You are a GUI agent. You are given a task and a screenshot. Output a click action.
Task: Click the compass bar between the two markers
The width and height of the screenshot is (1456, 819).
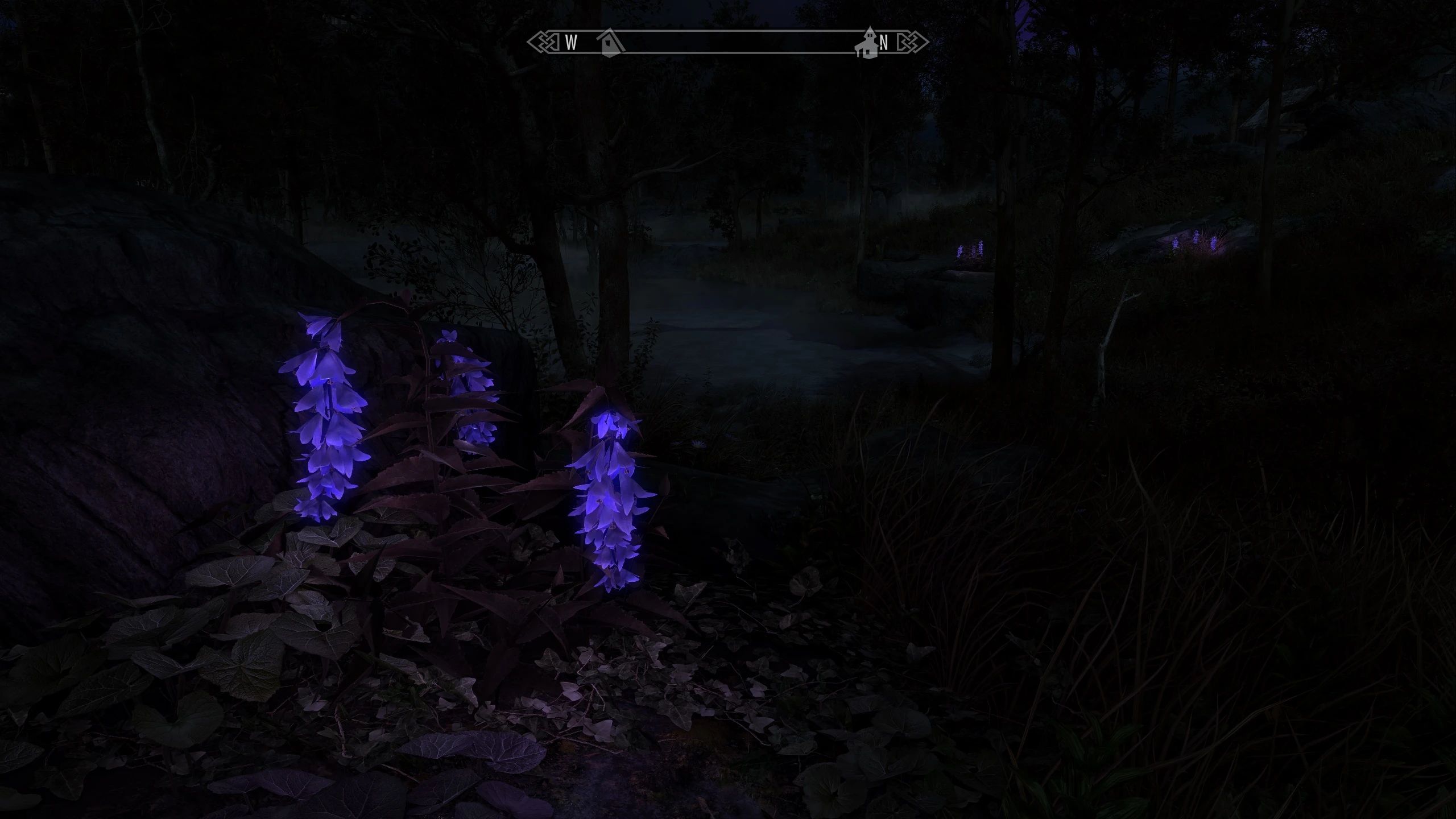point(739,41)
